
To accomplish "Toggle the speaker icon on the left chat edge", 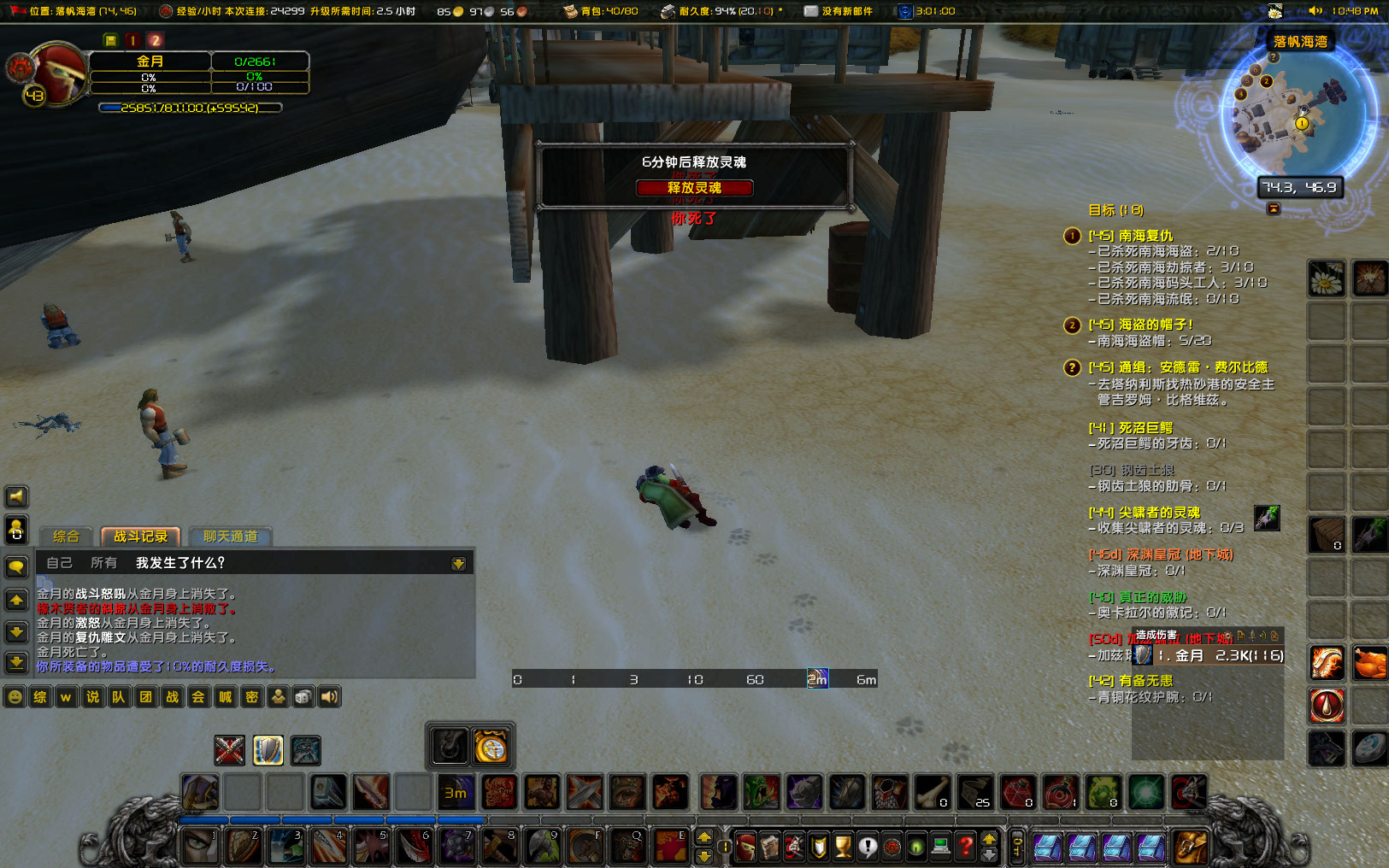I will [x=15, y=496].
